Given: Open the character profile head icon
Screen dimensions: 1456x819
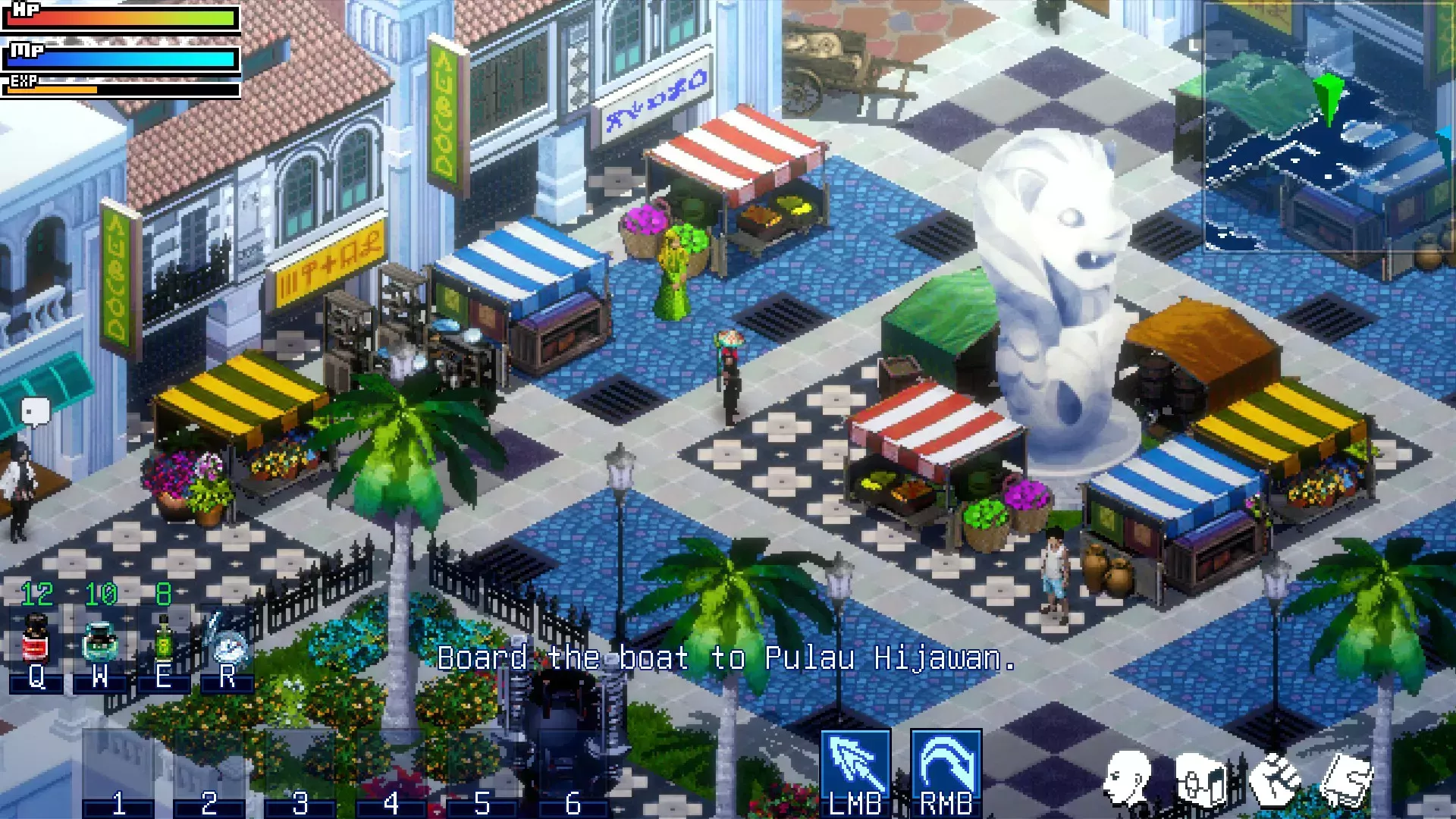Looking at the screenshot, I should point(1128,778).
